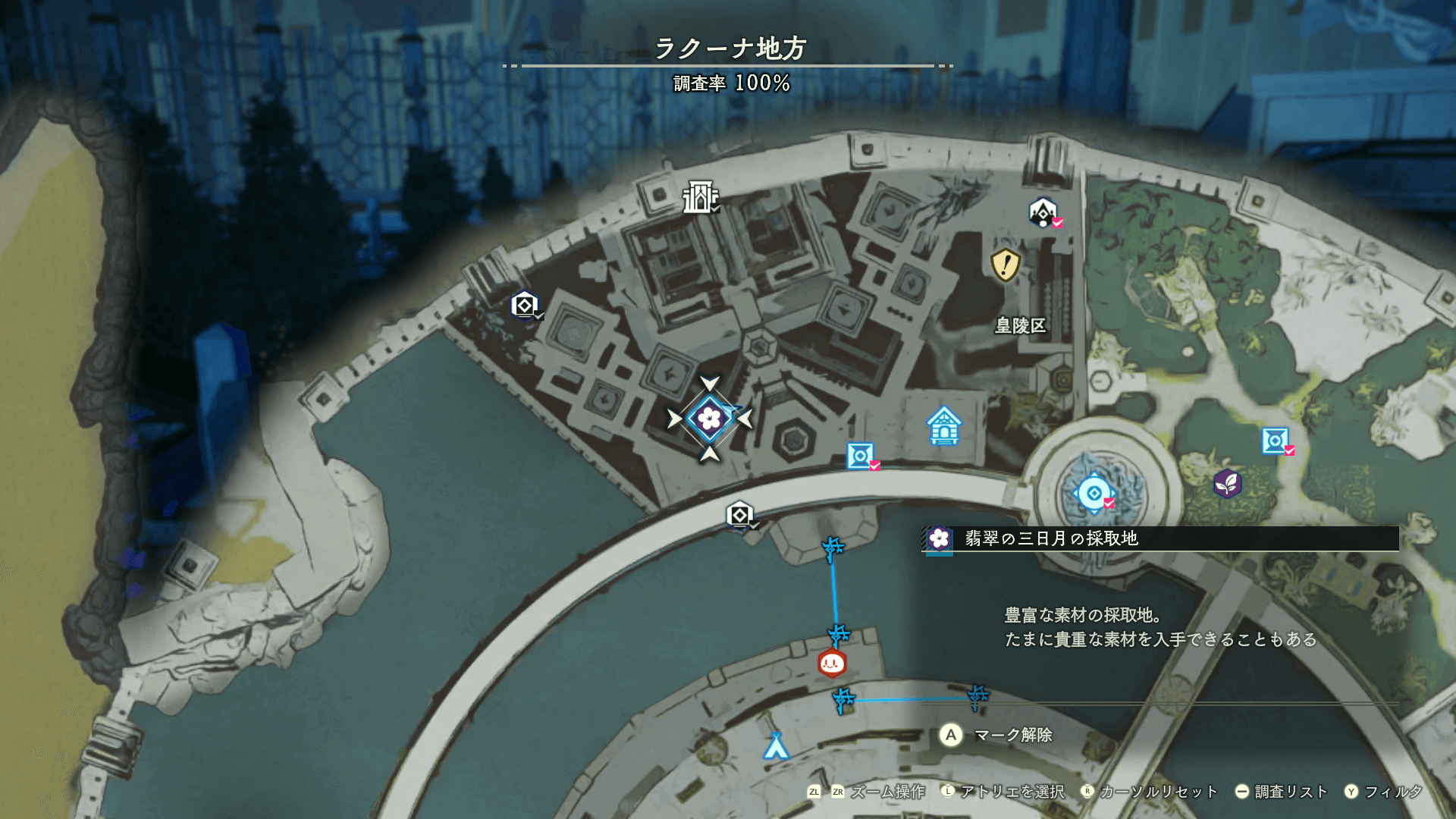Pick the blue tent campsite marker

(775, 746)
